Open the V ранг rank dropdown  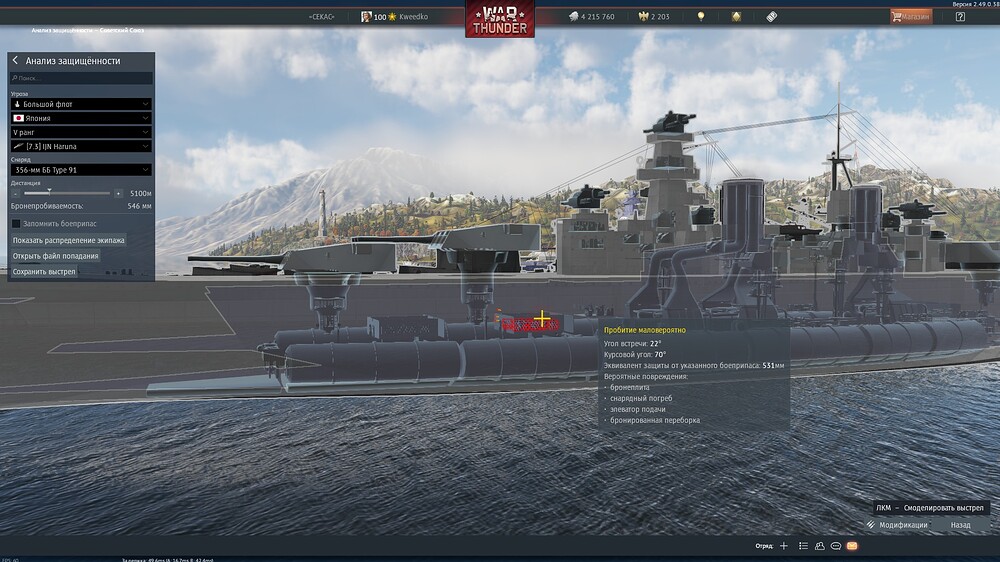coord(81,132)
